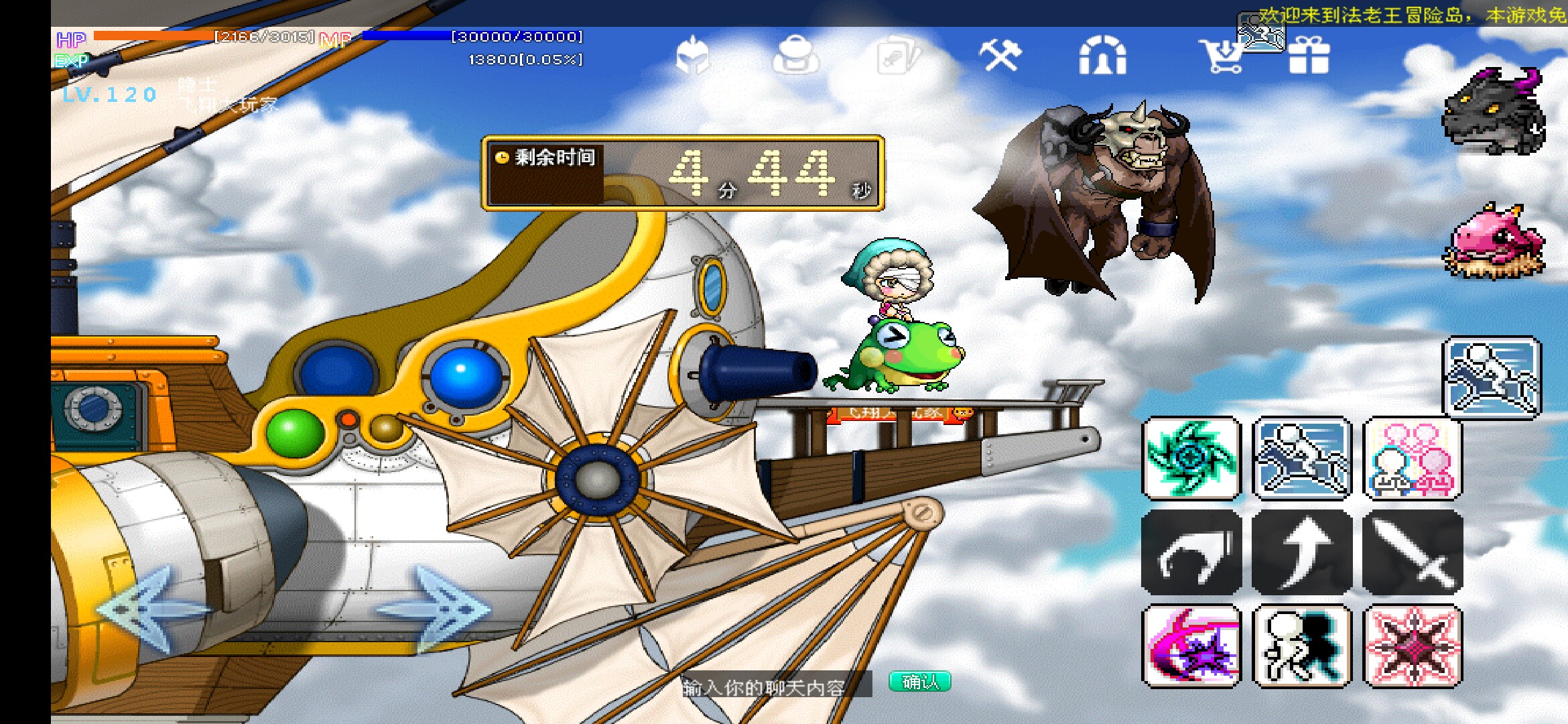The height and width of the screenshot is (724, 1568).
Task: Open the helmet equipment menu
Action: [x=693, y=56]
